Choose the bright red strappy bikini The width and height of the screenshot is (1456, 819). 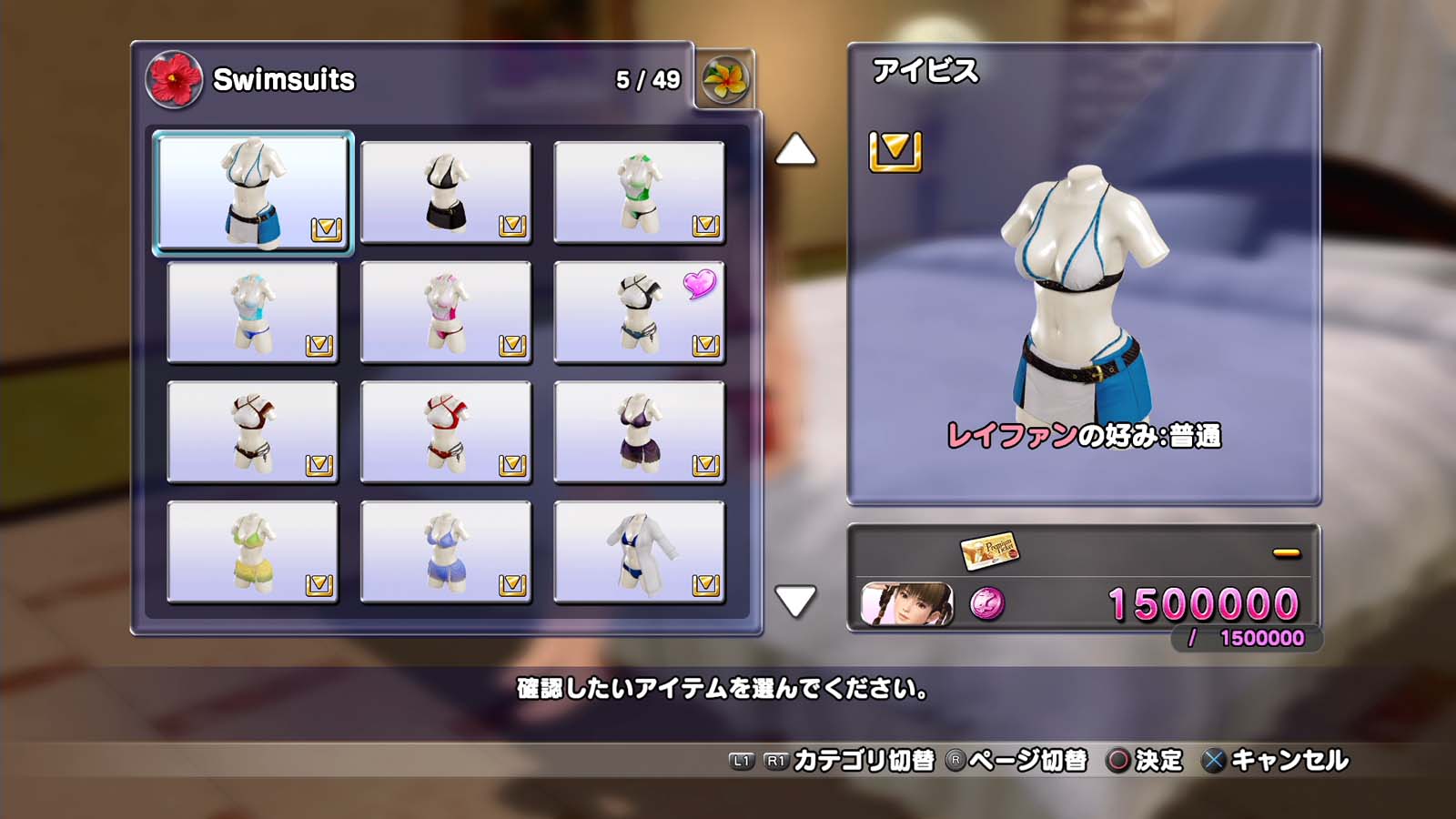click(446, 432)
